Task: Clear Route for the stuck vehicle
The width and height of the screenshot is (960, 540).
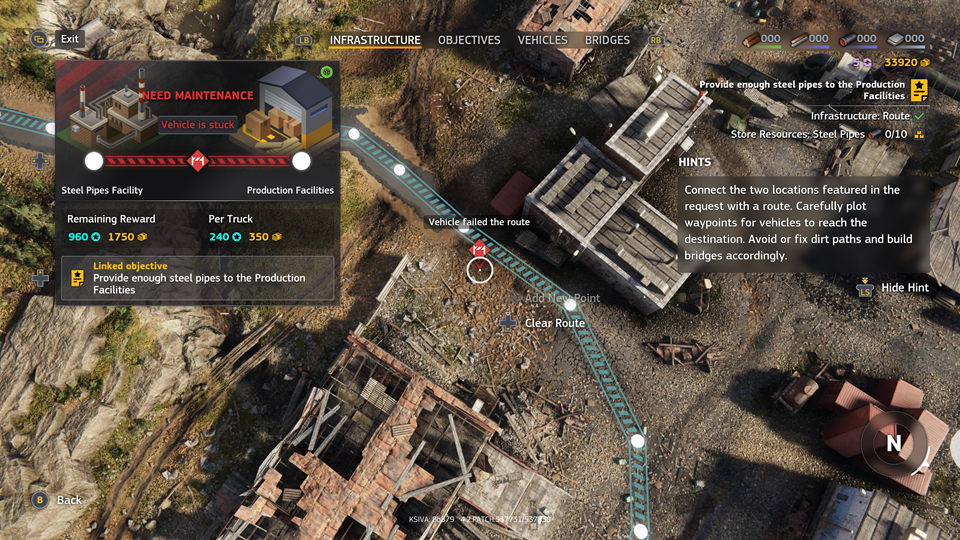Action: [x=554, y=323]
